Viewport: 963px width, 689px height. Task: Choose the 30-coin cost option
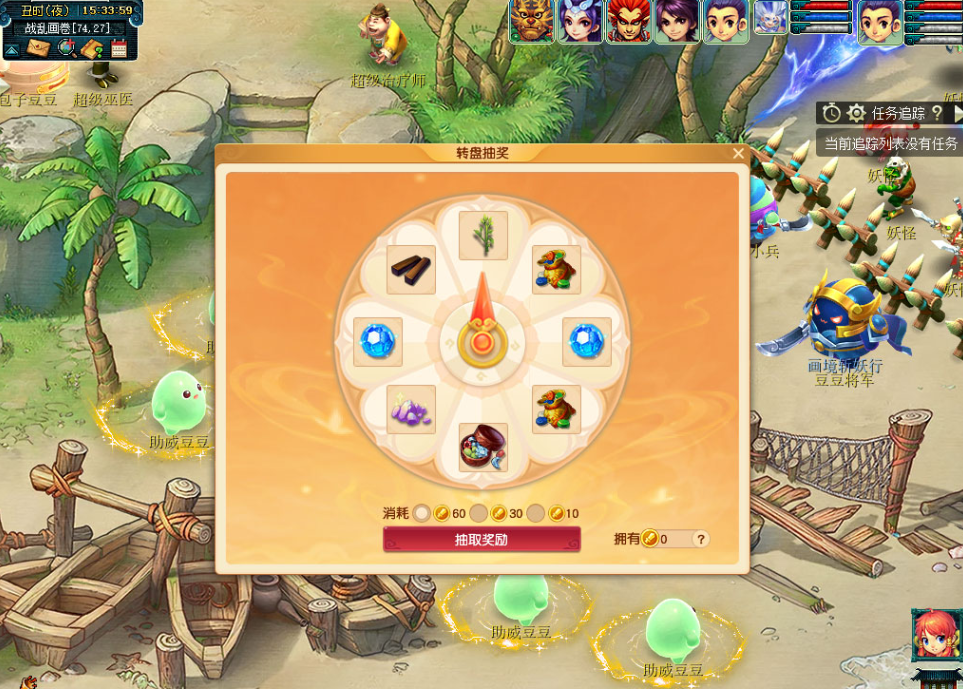coord(479,513)
